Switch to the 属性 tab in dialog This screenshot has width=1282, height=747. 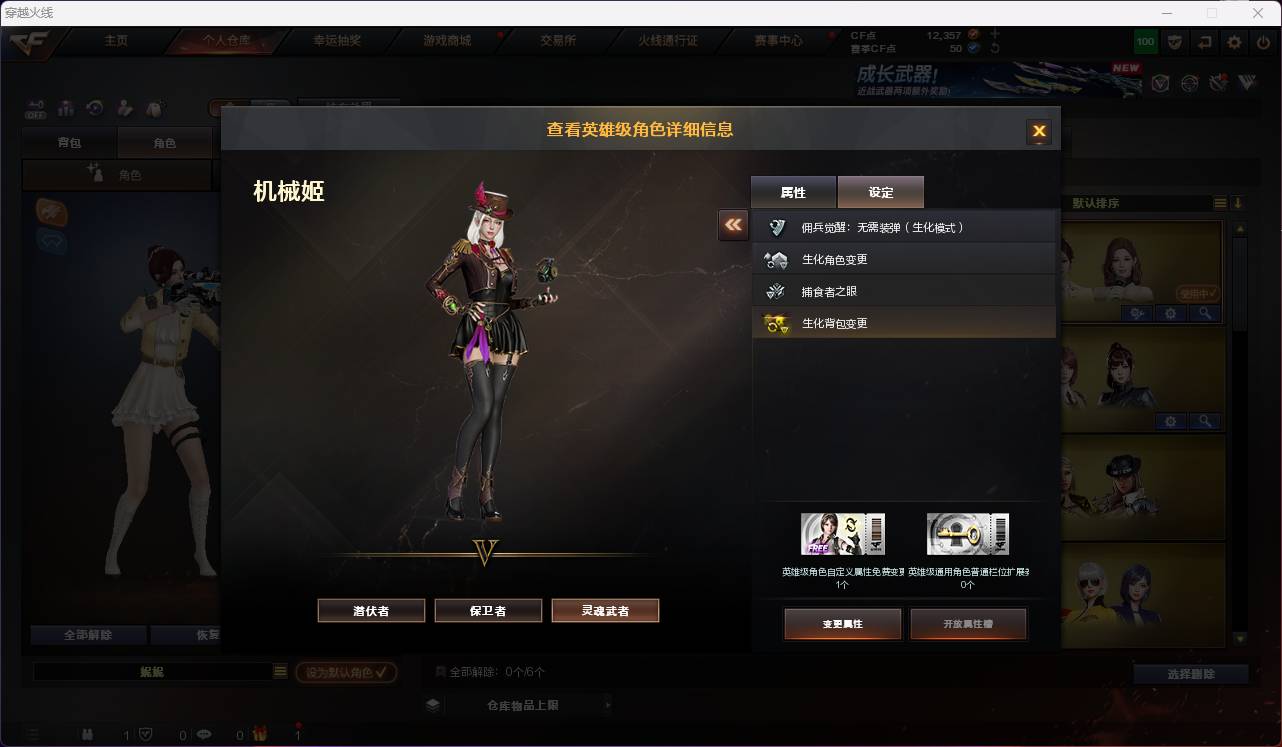click(x=793, y=192)
